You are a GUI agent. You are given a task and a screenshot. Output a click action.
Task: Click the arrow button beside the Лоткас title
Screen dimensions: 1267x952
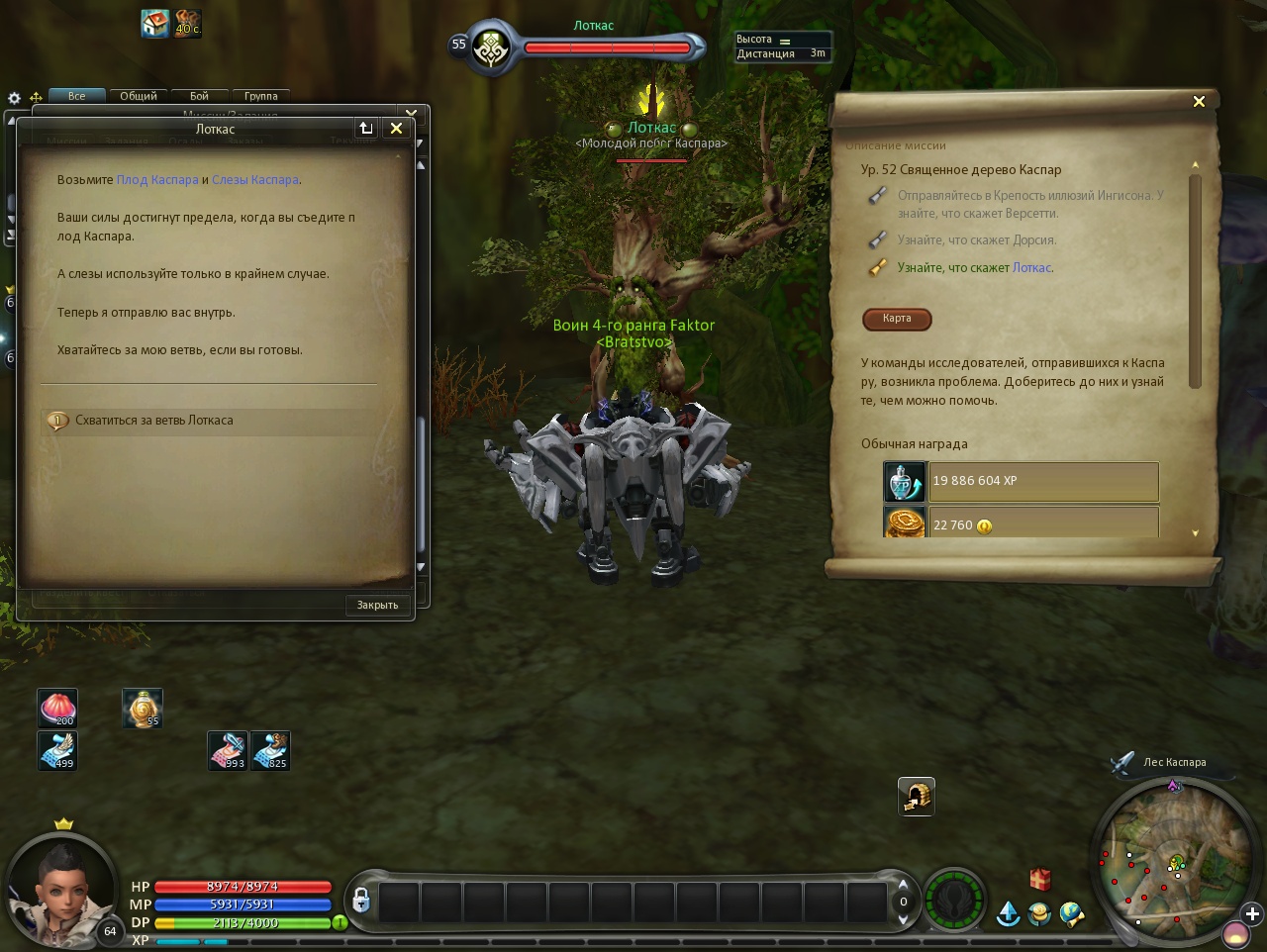[366, 128]
